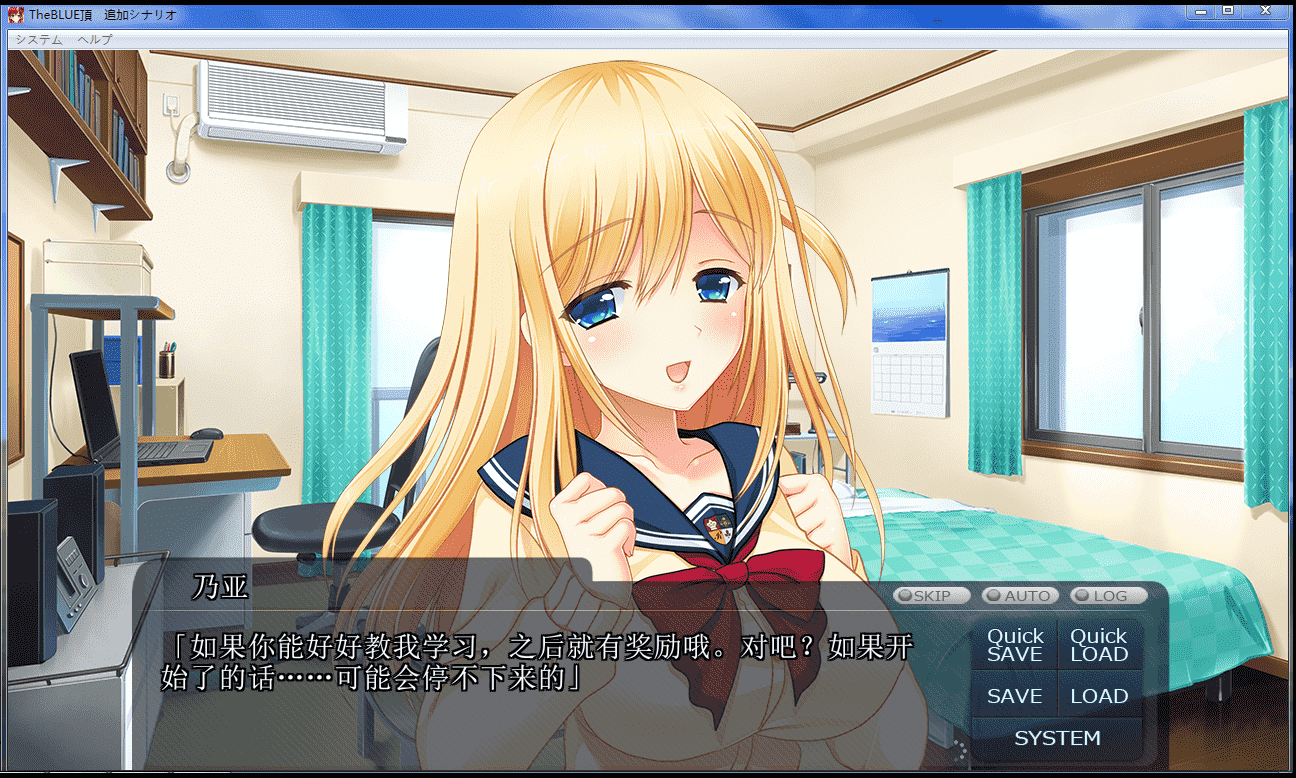1296x778 pixels.
Task: Close the game window
Action: tap(1264, 11)
